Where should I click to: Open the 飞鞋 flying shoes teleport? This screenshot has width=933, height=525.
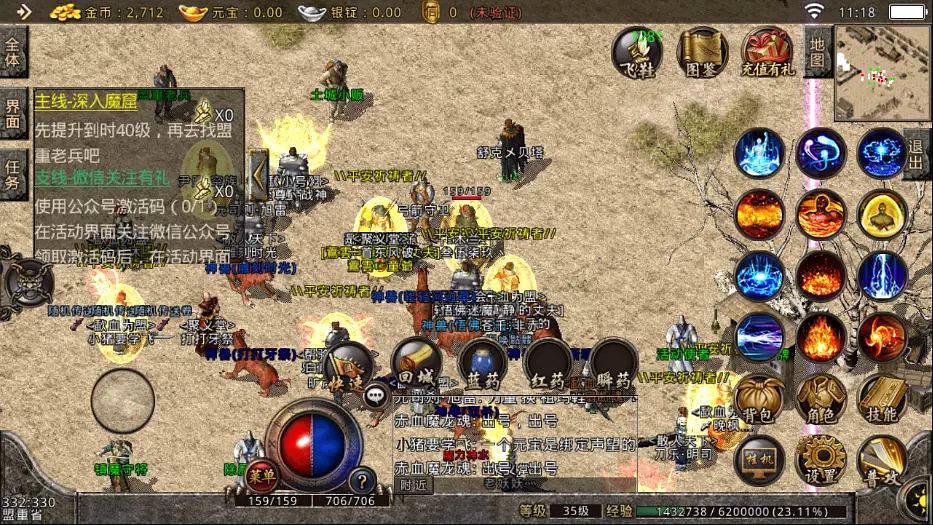pyautogui.click(x=637, y=51)
